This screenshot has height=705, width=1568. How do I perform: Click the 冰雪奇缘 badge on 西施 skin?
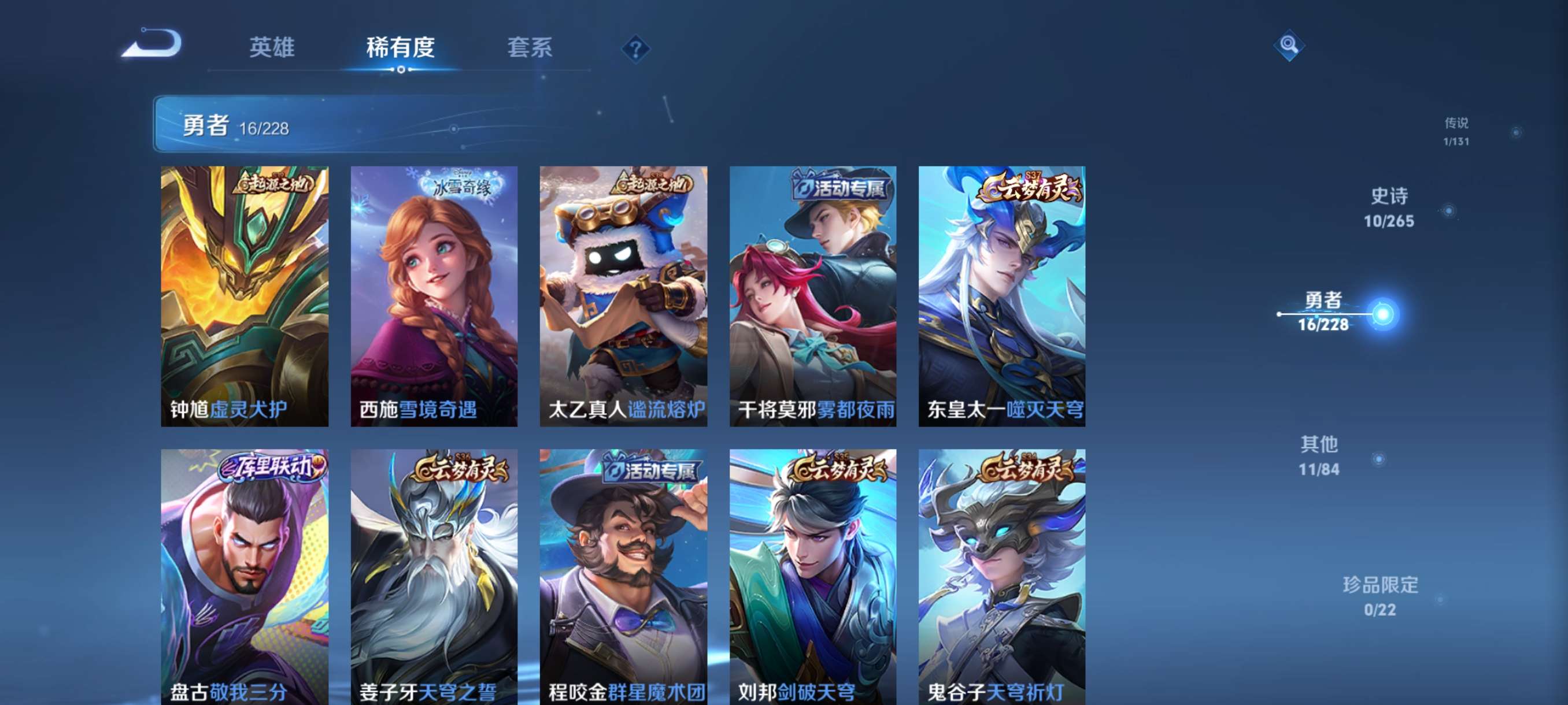[464, 183]
